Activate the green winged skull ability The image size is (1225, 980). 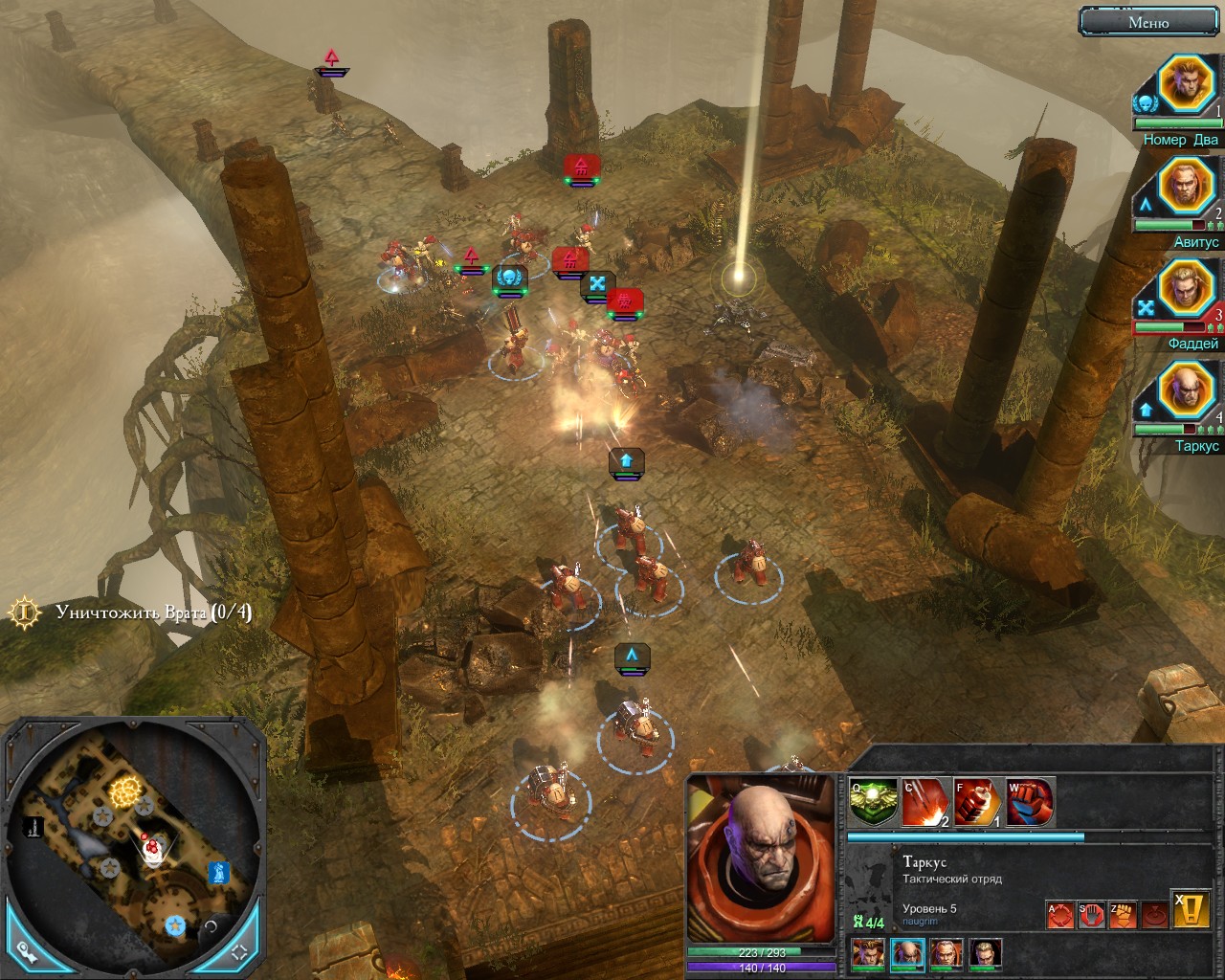(x=872, y=803)
